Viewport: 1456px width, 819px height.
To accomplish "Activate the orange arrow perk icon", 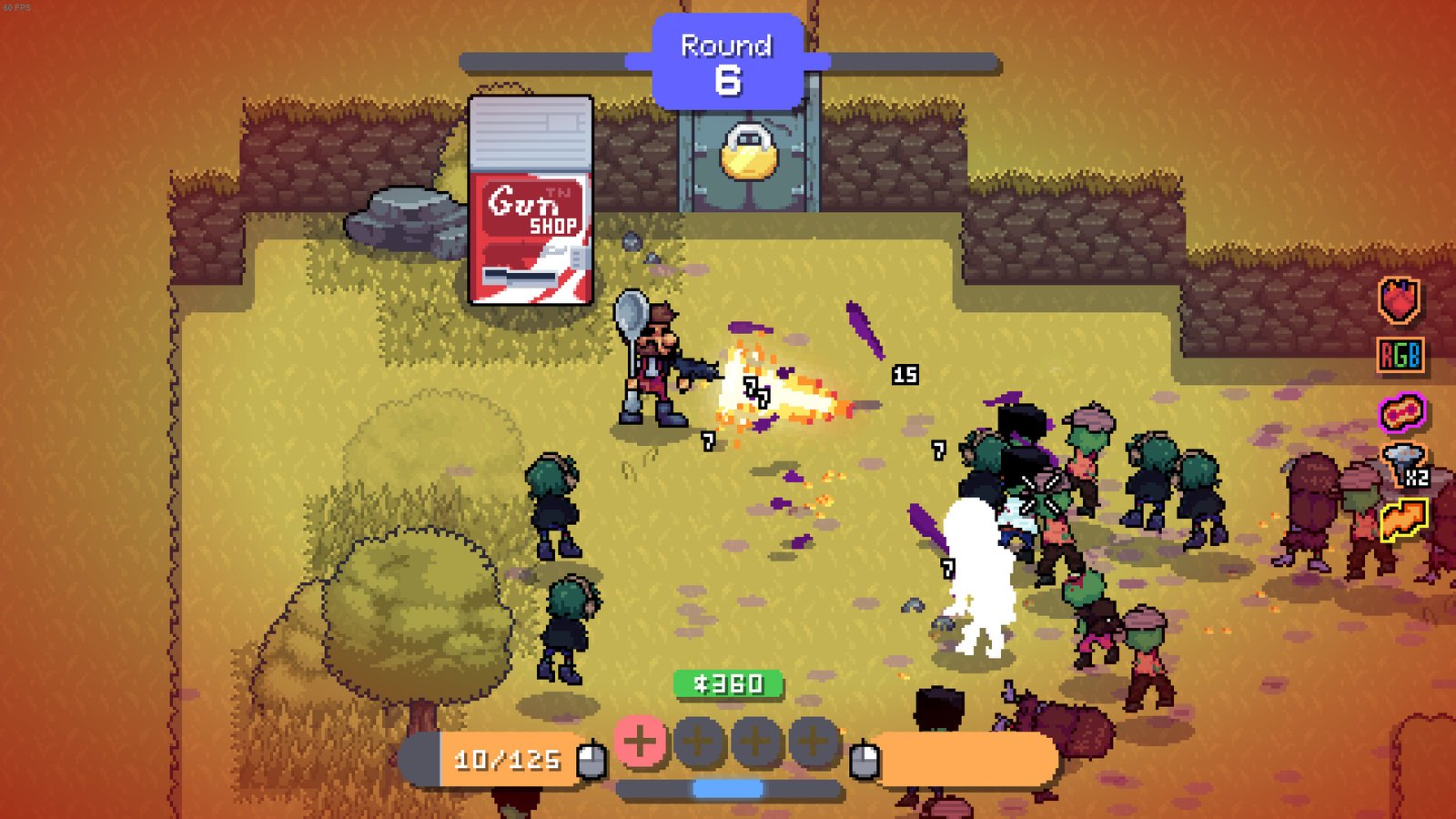I will [x=1403, y=520].
